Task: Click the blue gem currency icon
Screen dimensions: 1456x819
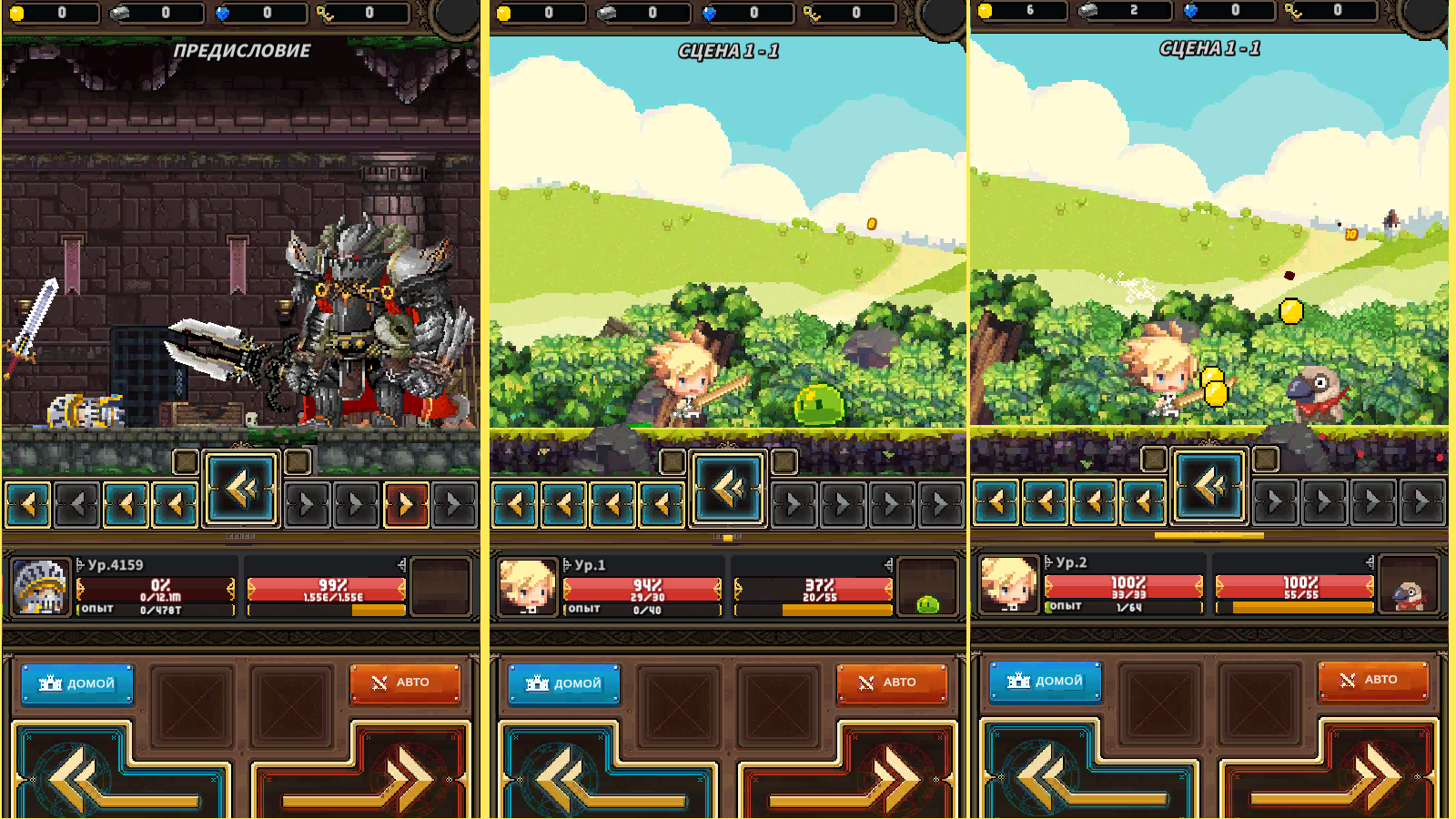Action: click(225, 11)
